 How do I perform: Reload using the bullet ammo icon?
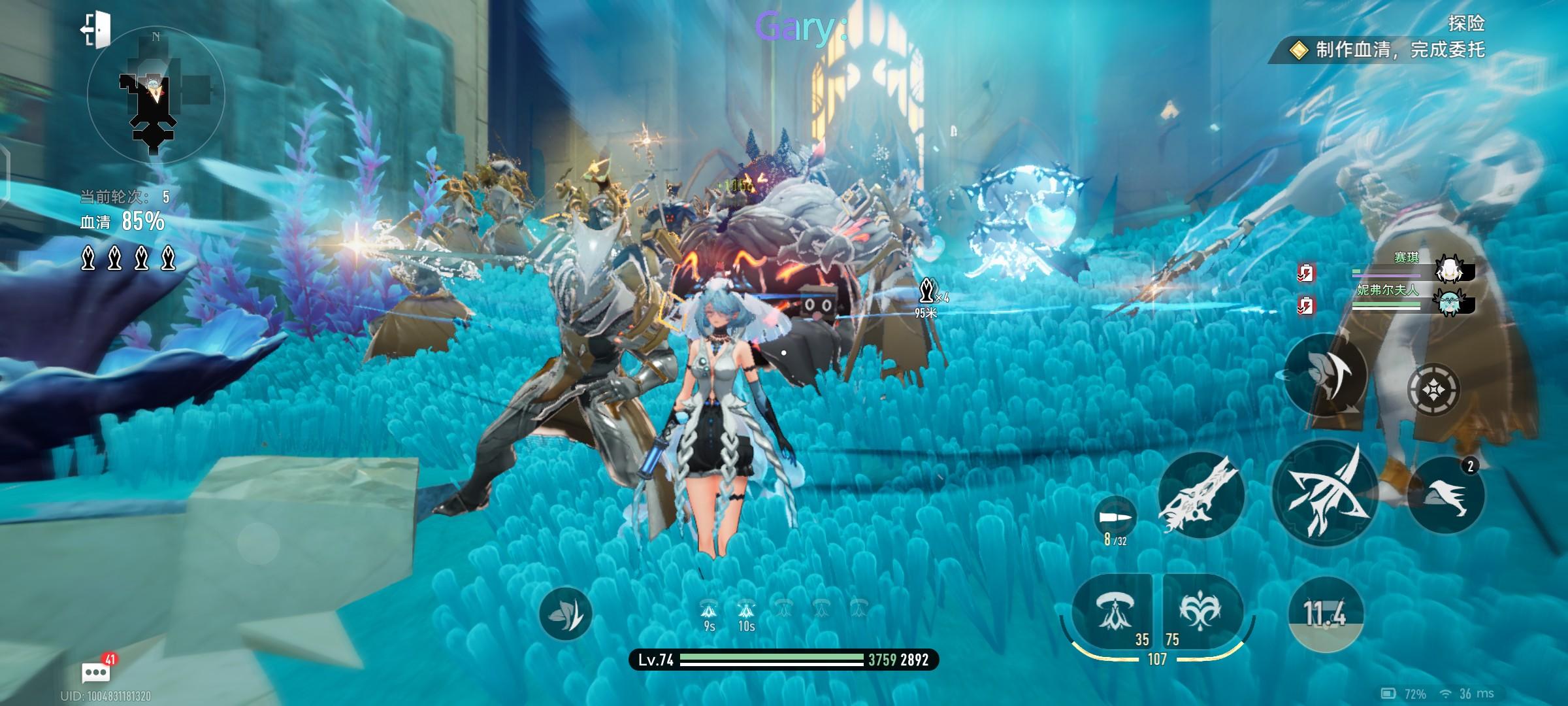(1115, 517)
